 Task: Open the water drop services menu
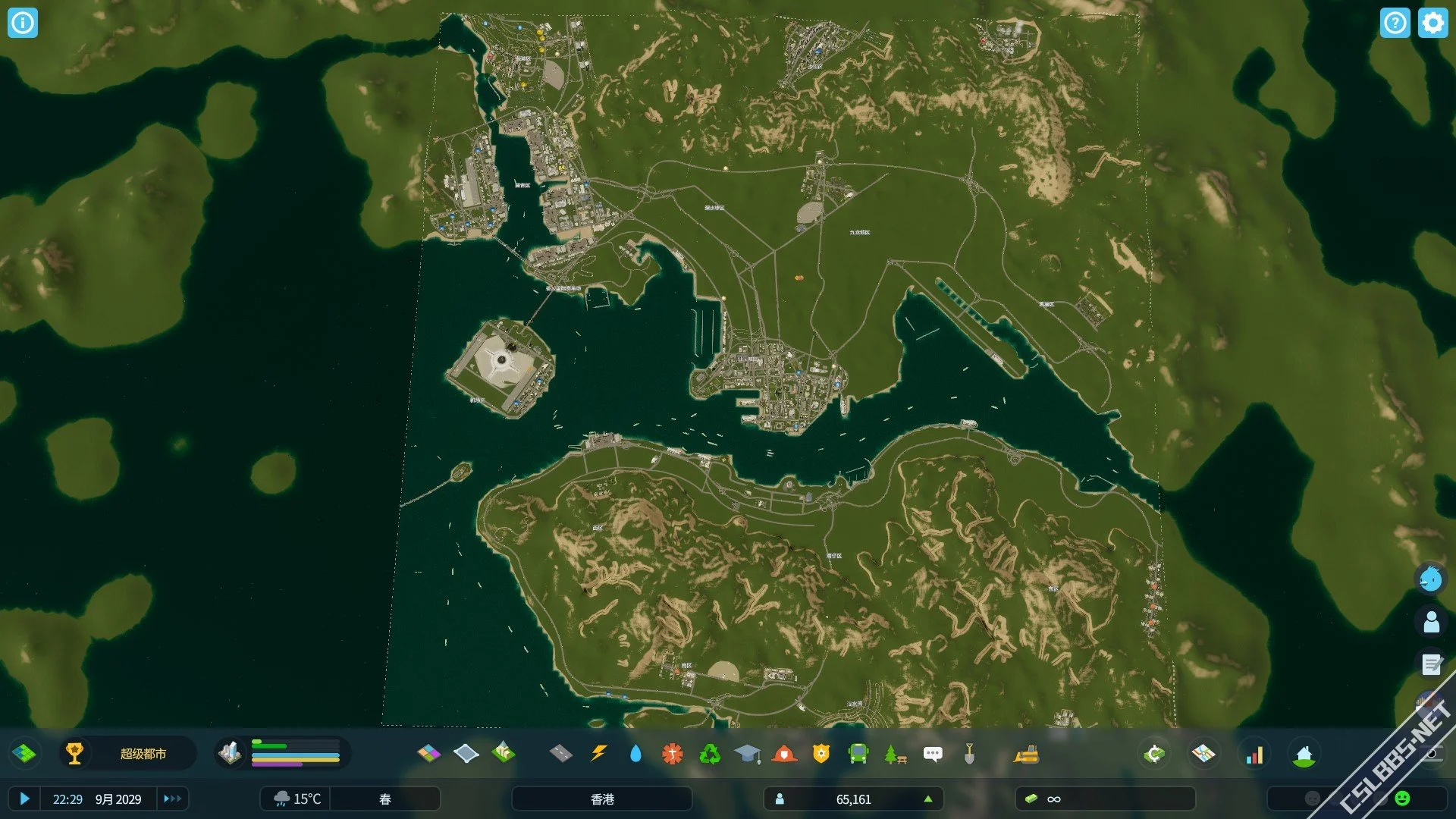click(635, 754)
